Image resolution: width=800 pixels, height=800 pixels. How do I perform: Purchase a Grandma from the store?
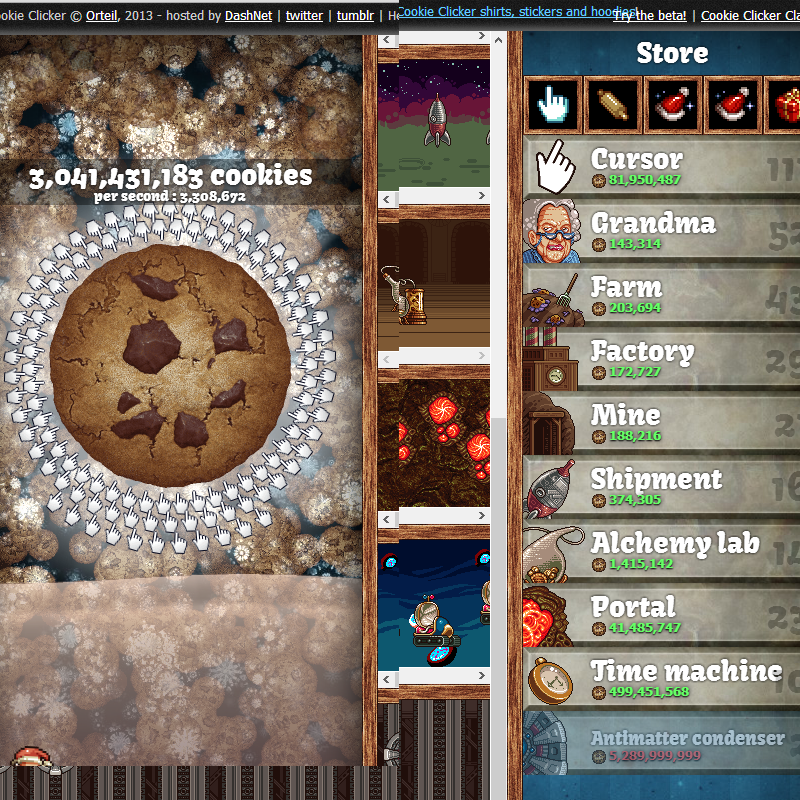660,231
